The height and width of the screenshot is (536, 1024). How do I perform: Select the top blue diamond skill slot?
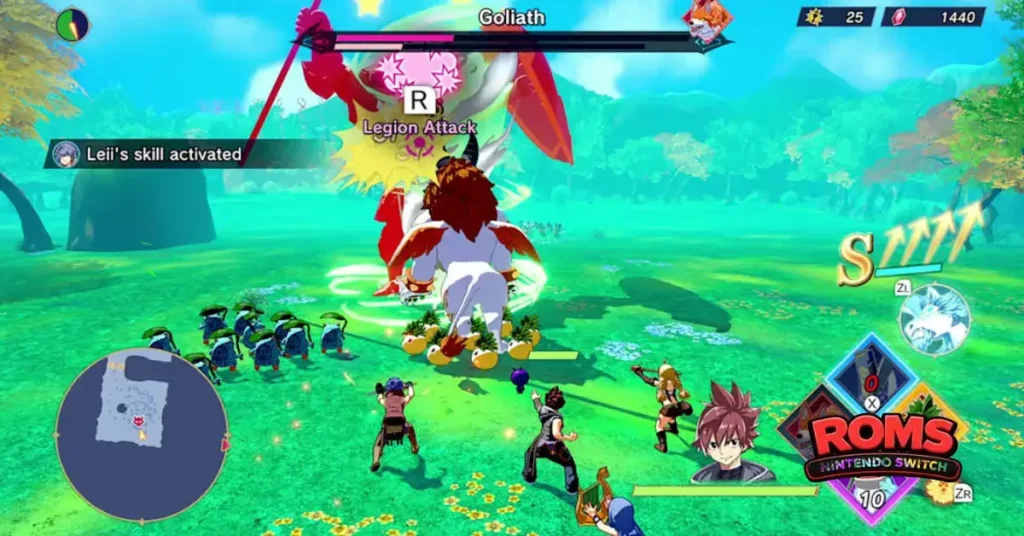[x=870, y=377]
